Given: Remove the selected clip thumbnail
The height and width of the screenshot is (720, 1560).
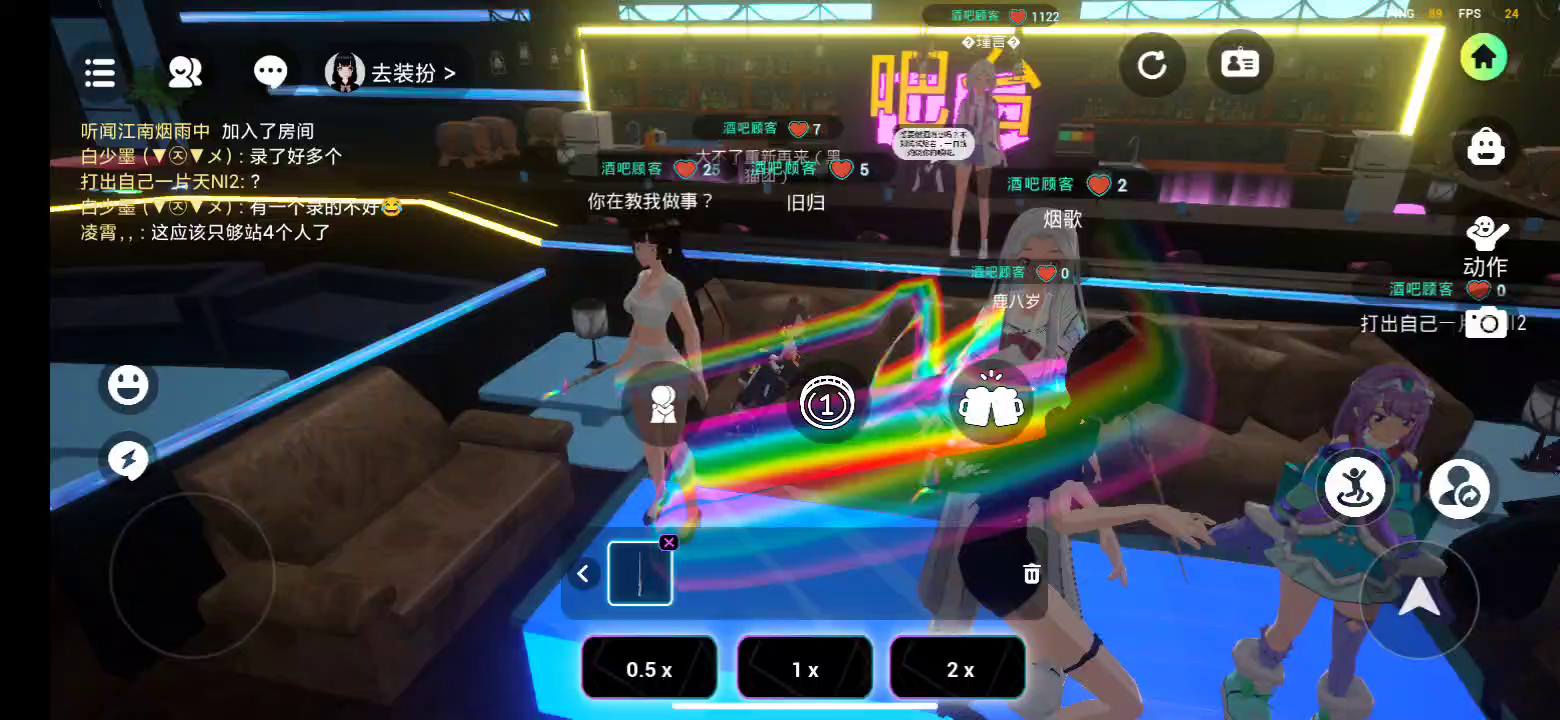Looking at the screenshot, I should (x=669, y=542).
